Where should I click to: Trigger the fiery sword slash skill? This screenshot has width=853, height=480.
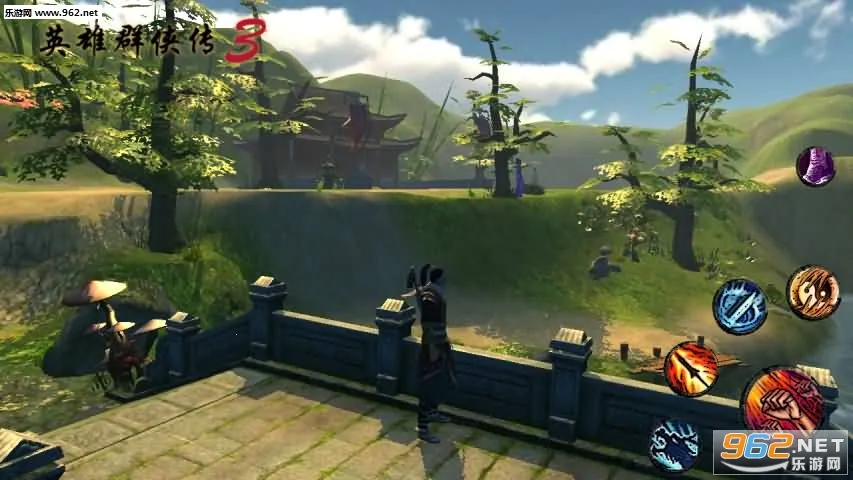[691, 368]
